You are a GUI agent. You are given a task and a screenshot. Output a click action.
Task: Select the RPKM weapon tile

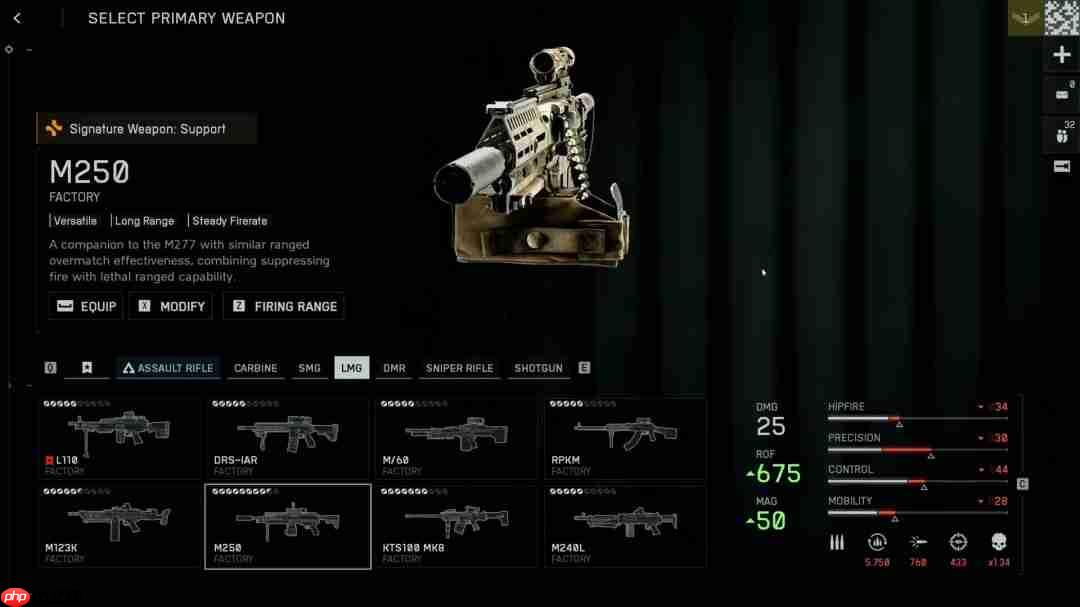coord(625,439)
